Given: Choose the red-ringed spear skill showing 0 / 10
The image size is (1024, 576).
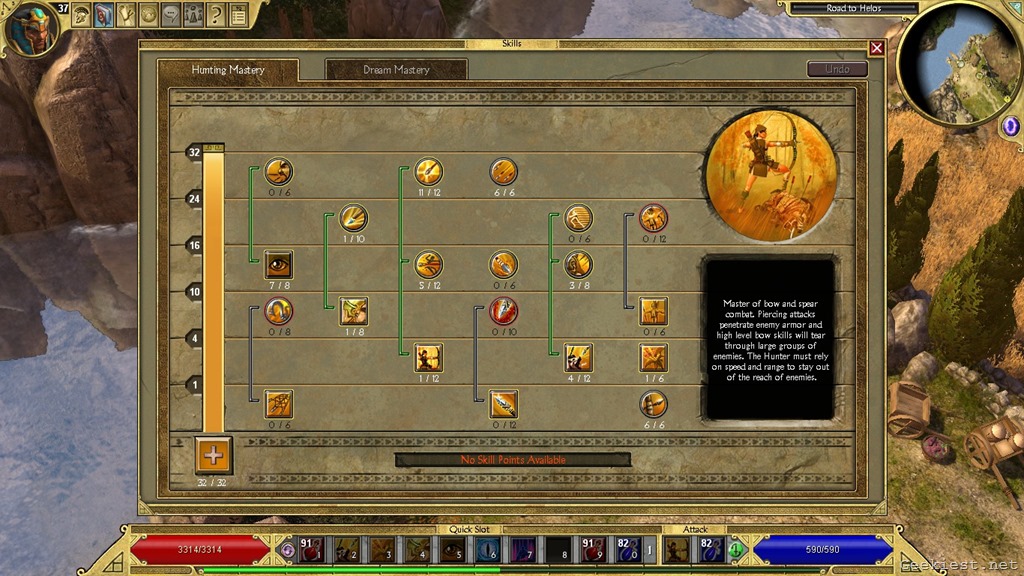Looking at the screenshot, I should (503, 310).
